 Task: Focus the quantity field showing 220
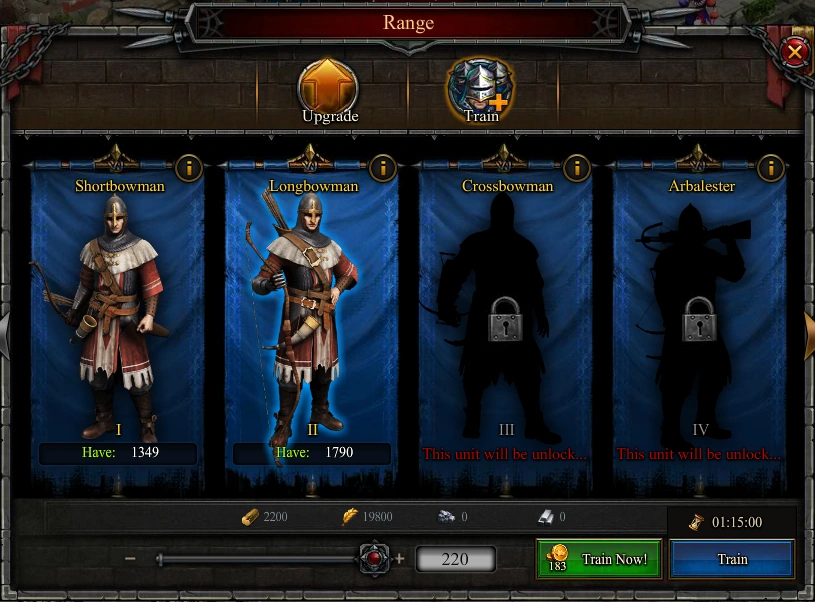click(x=455, y=559)
